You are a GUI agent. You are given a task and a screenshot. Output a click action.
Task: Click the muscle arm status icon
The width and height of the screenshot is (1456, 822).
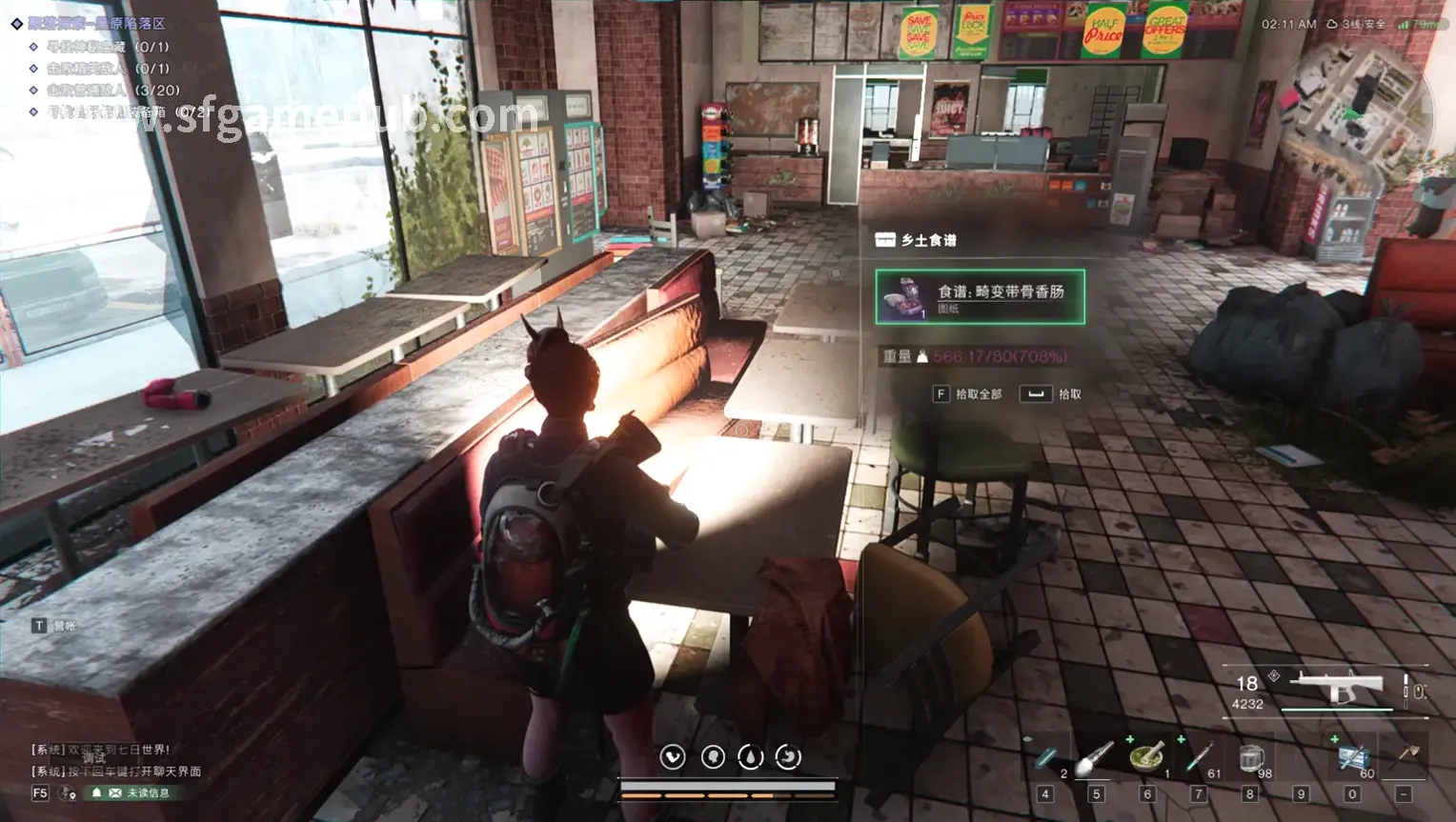point(673,757)
